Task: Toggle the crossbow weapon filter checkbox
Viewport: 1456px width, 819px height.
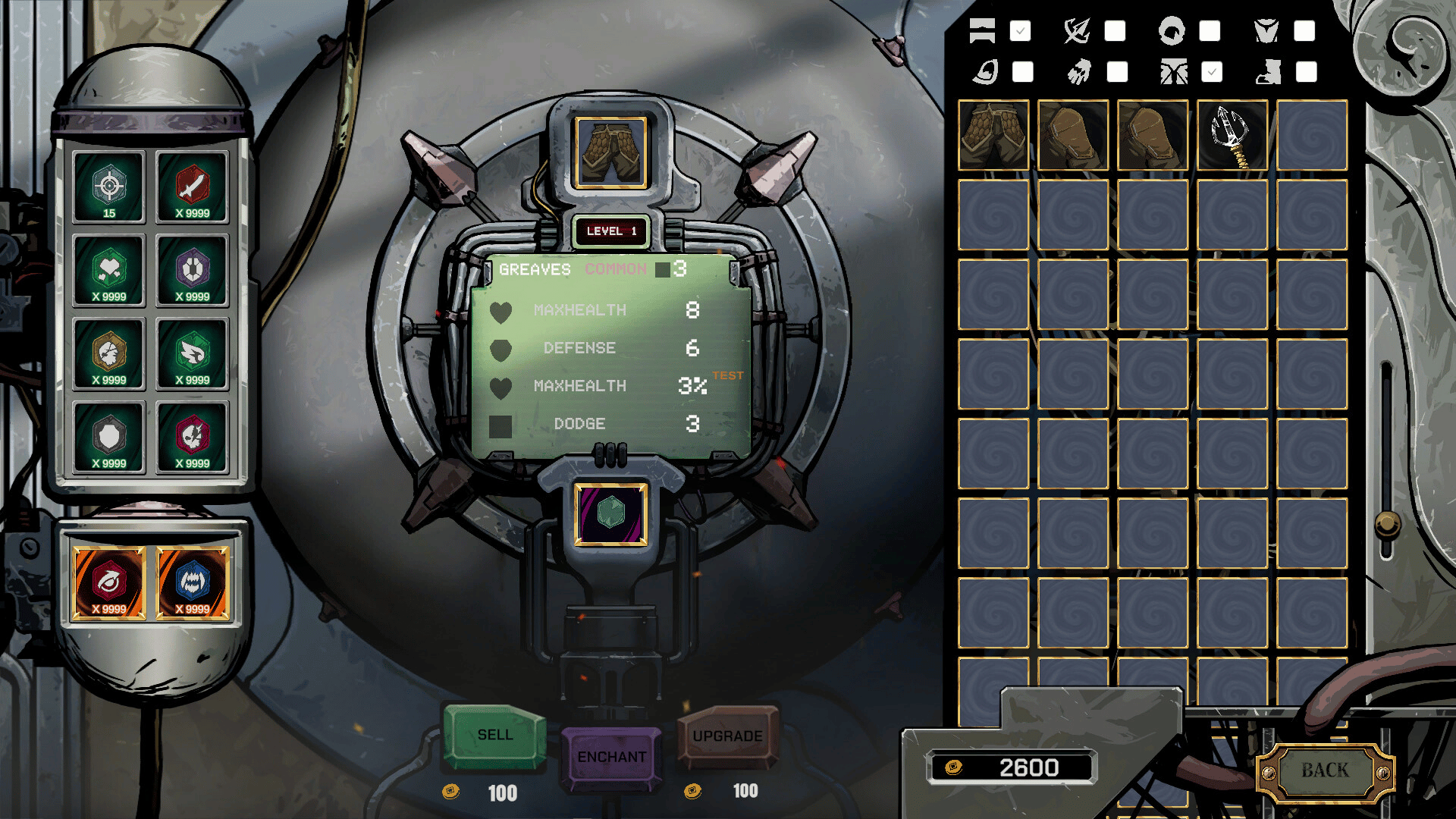Action: click(x=1115, y=31)
